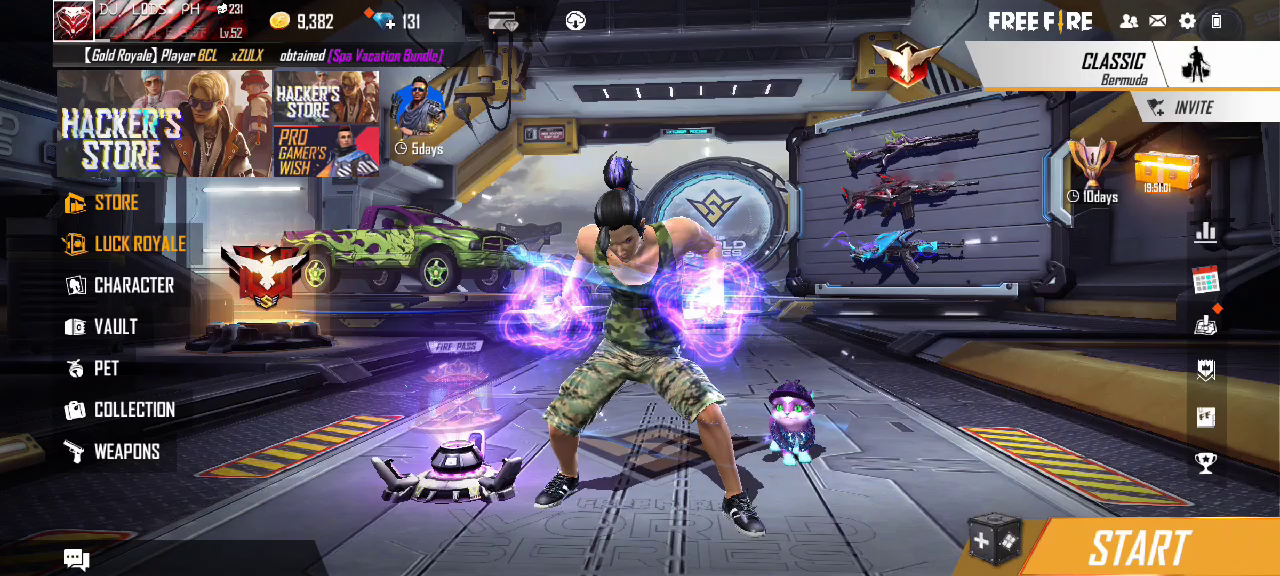Hit the START button
This screenshot has height=576, width=1280.
tap(1139, 548)
